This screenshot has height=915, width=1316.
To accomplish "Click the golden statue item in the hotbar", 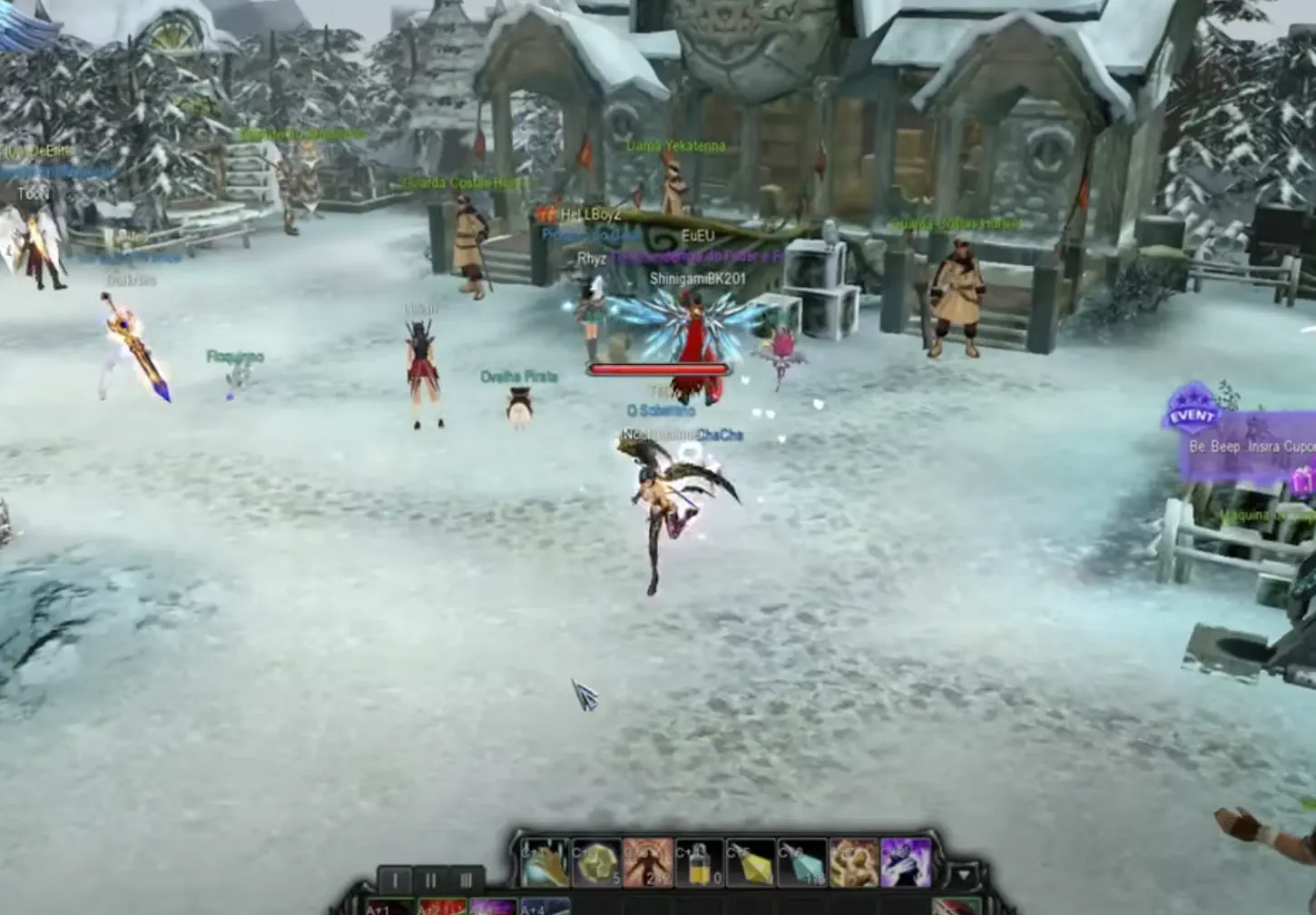I will coord(856,861).
